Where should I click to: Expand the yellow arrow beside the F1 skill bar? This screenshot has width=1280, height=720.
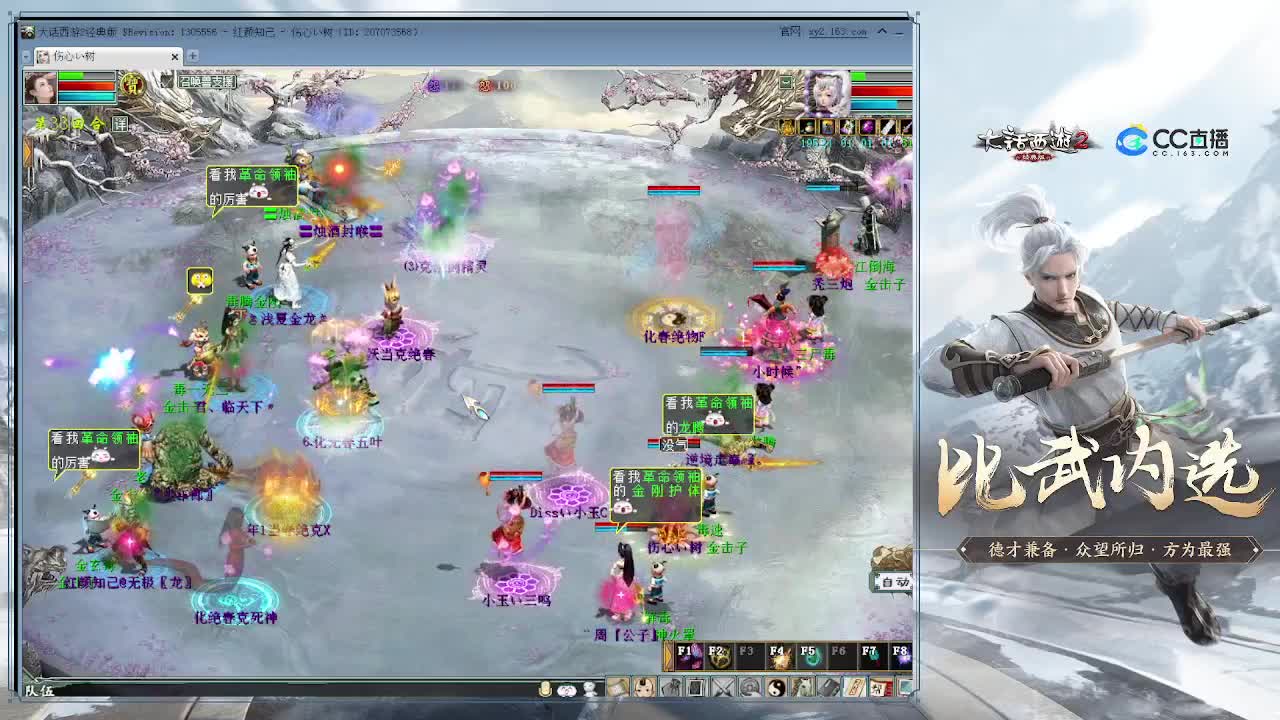coord(668,655)
